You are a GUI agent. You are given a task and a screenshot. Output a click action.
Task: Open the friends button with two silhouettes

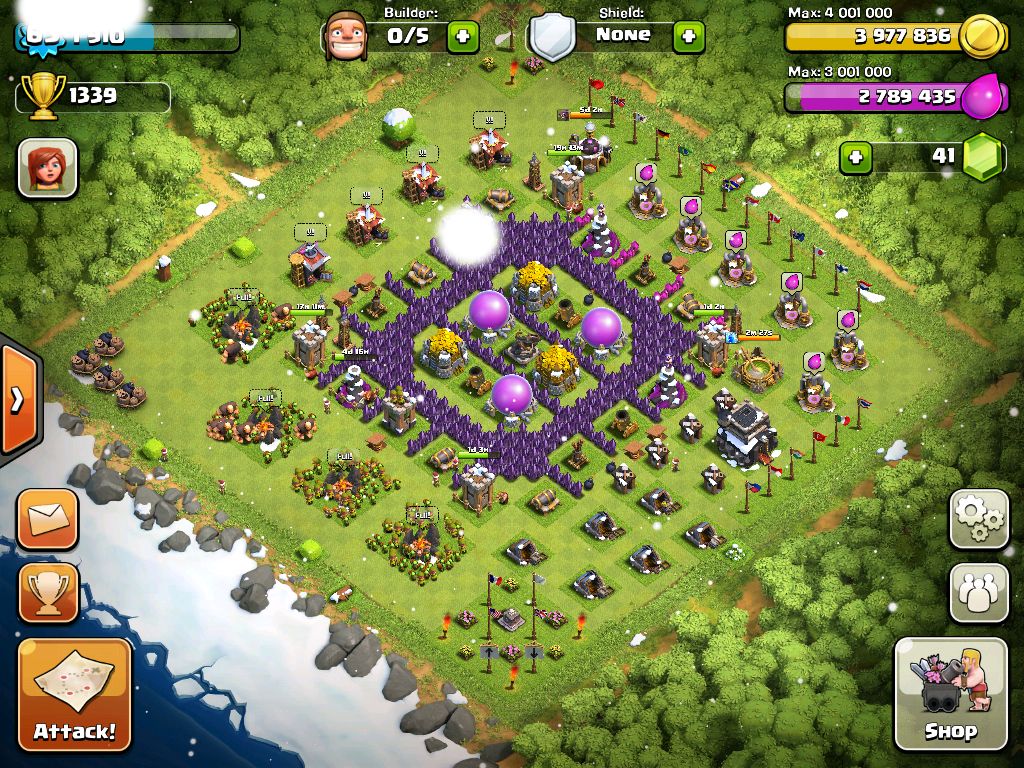pyautogui.click(x=978, y=592)
